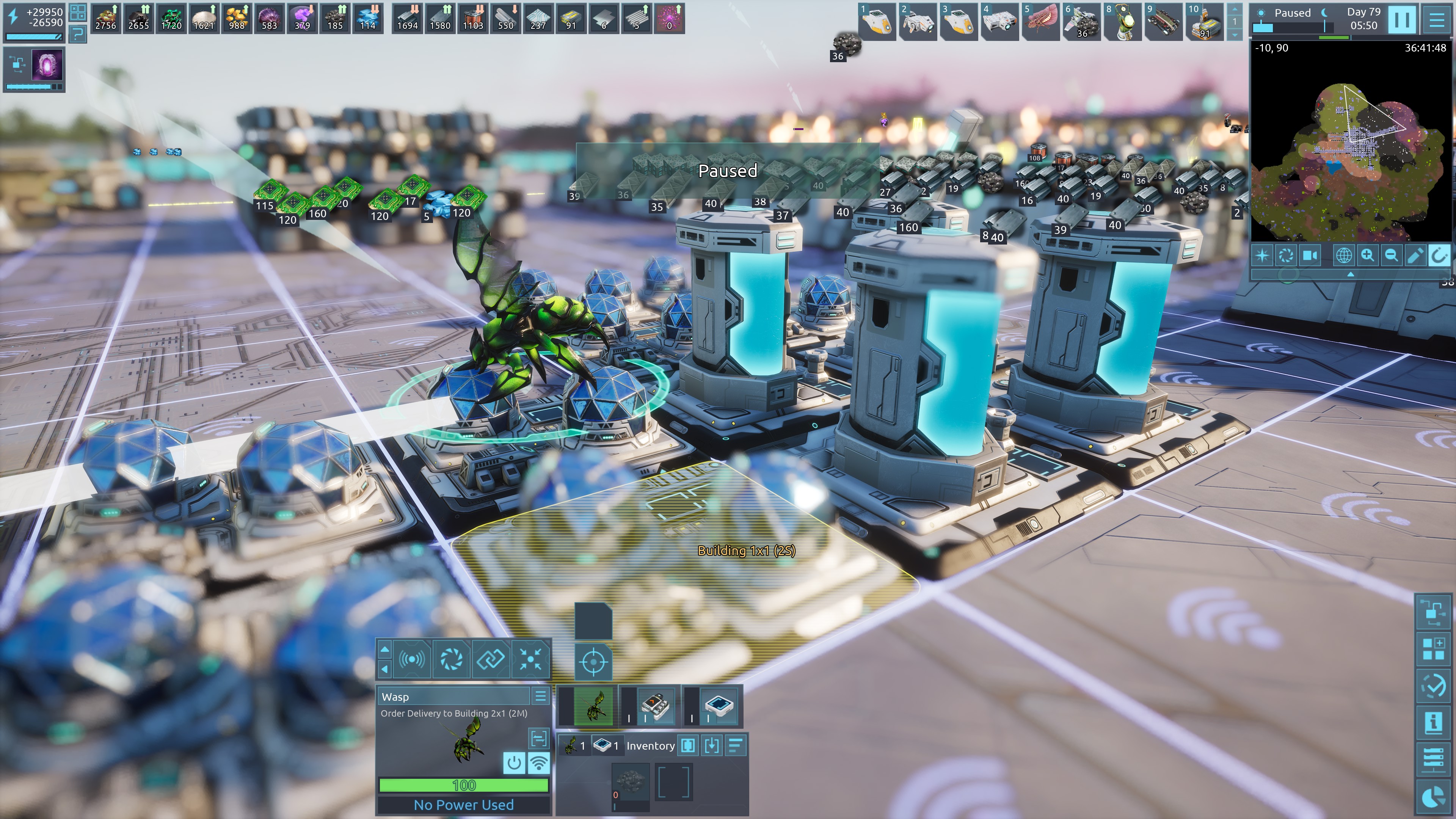Click the globe map view button
Screen dimensions: 1456x819
[1343, 256]
